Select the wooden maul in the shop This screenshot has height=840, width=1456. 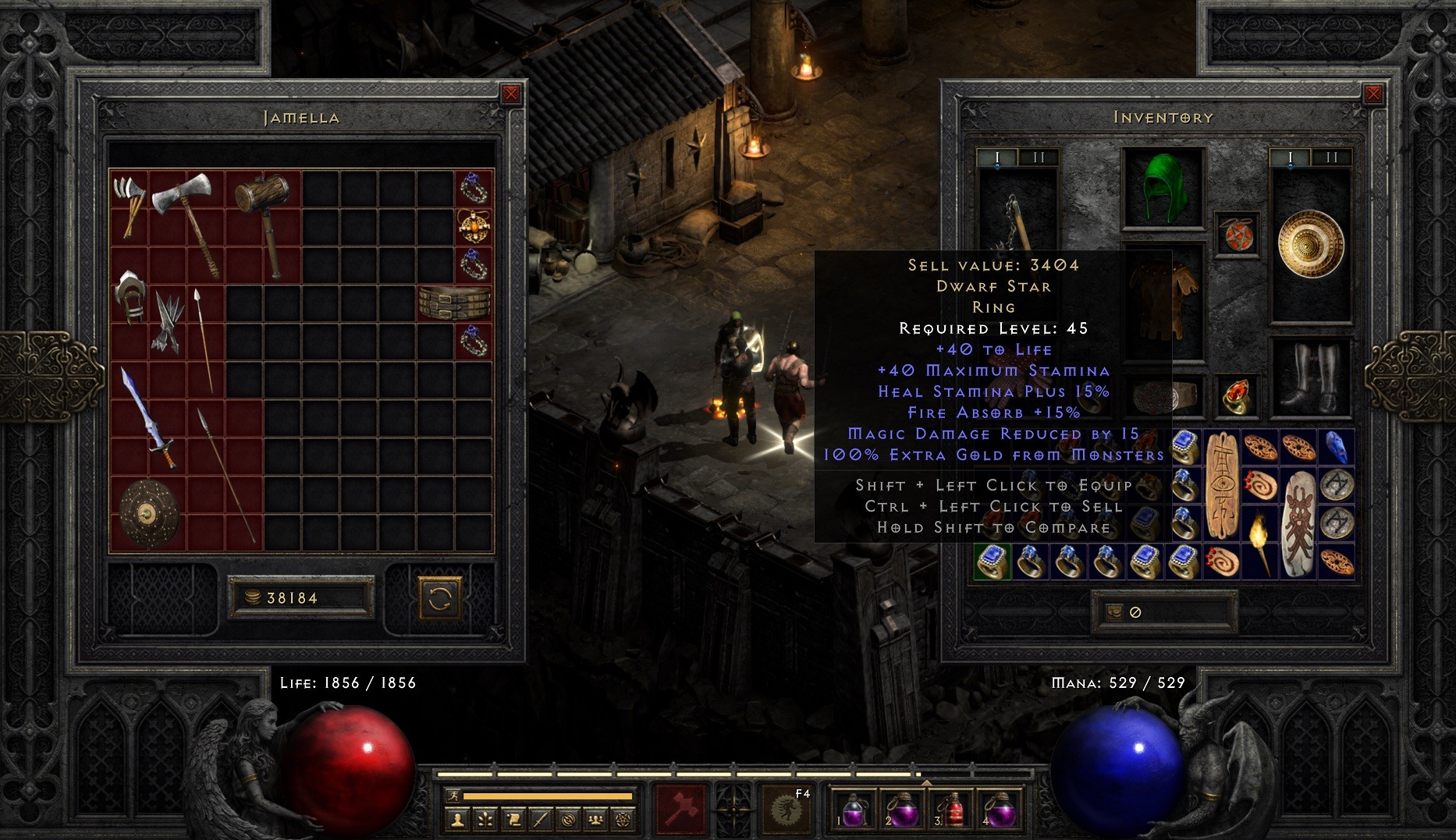tap(264, 222)
